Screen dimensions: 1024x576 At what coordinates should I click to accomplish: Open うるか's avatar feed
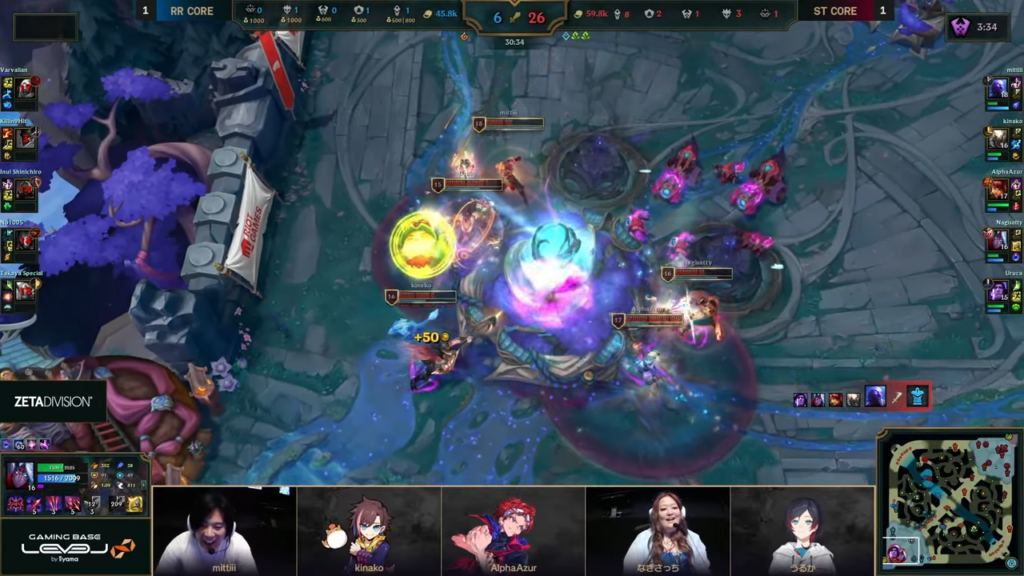click(x=802, y=530)
